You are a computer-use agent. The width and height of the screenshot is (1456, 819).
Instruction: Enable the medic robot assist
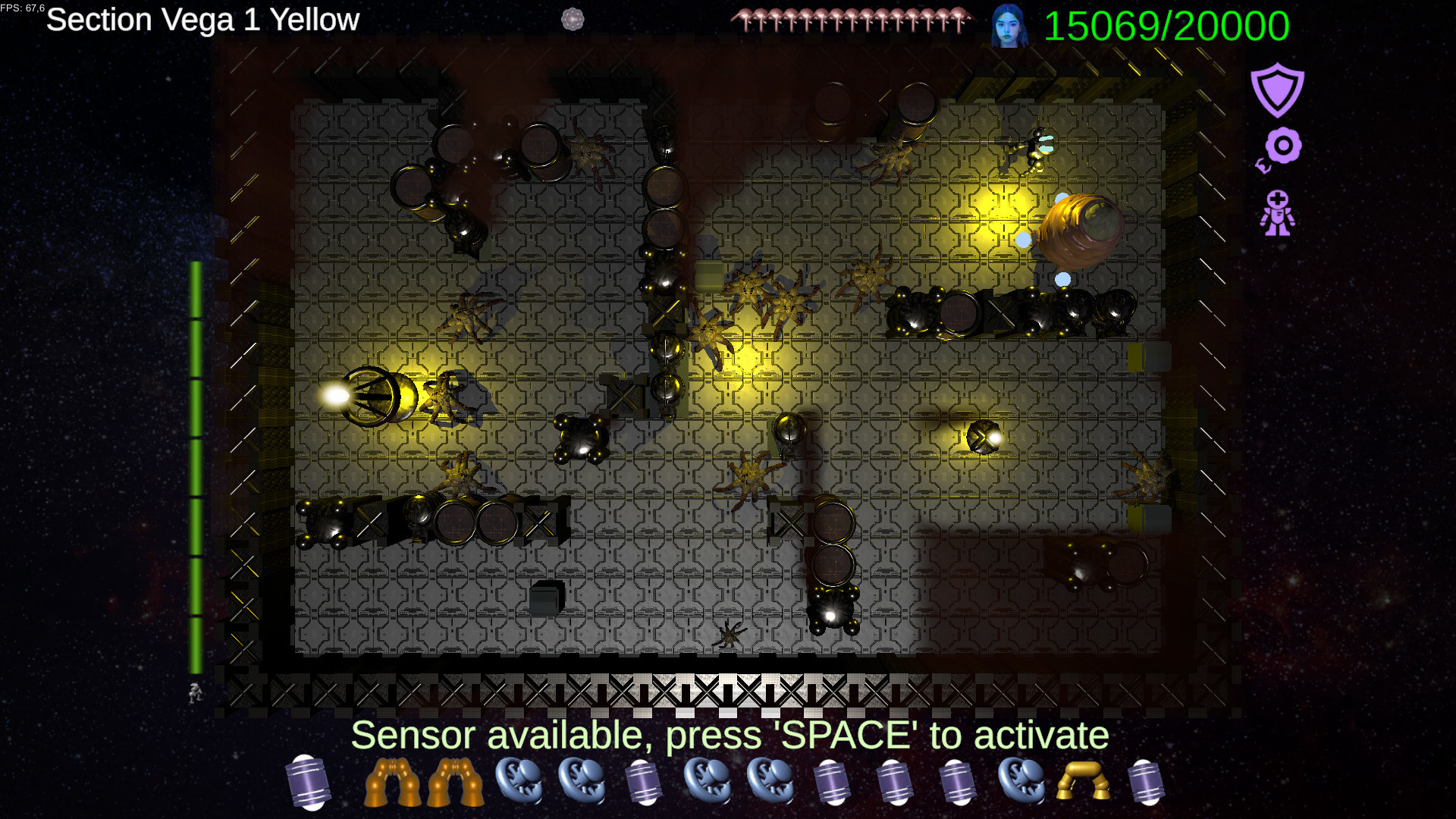tap(1279, 211)
